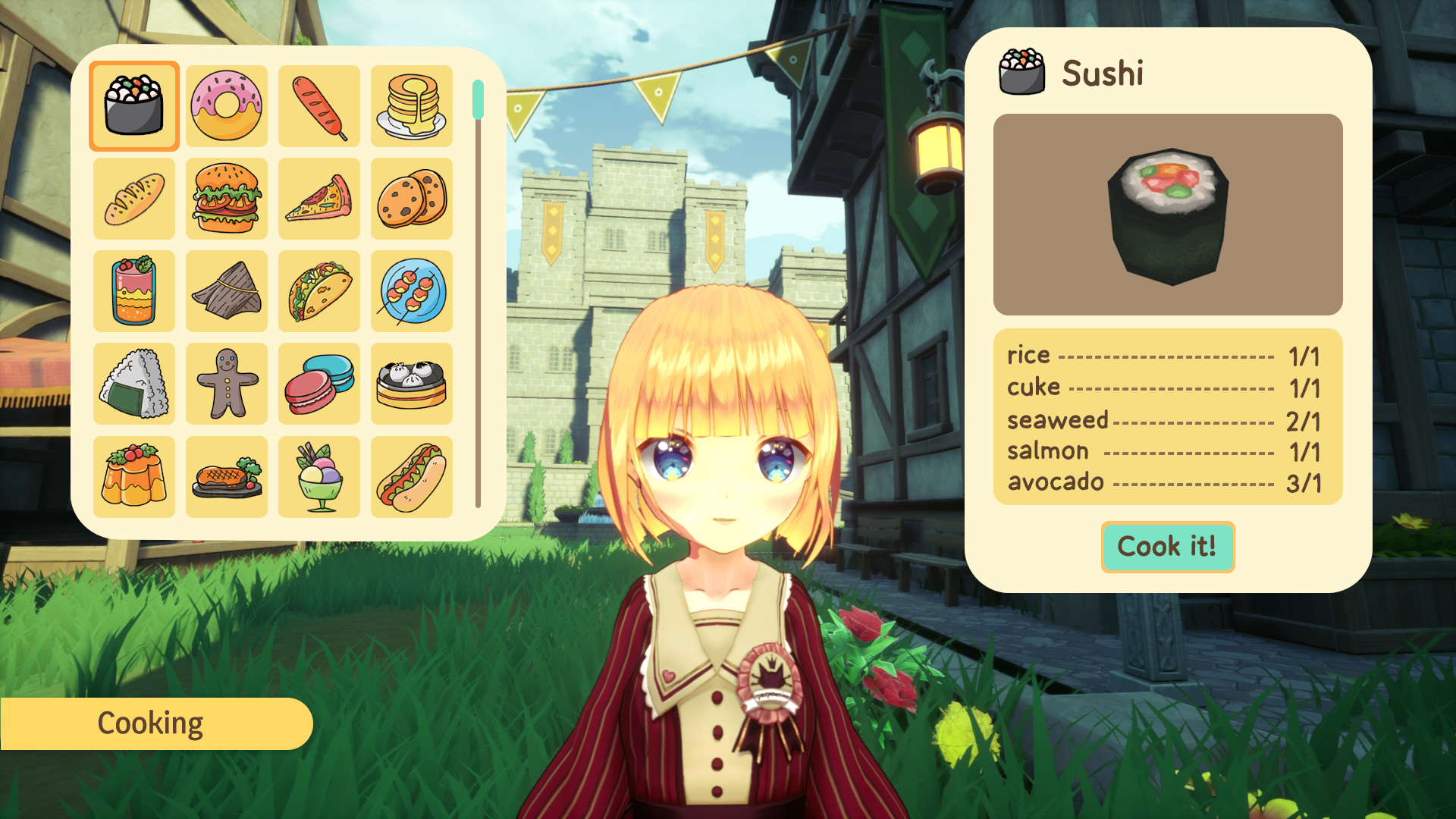Click the recipe list scrollbar
The width and height of the screenshot is (1456, 819).
[477, 99]
